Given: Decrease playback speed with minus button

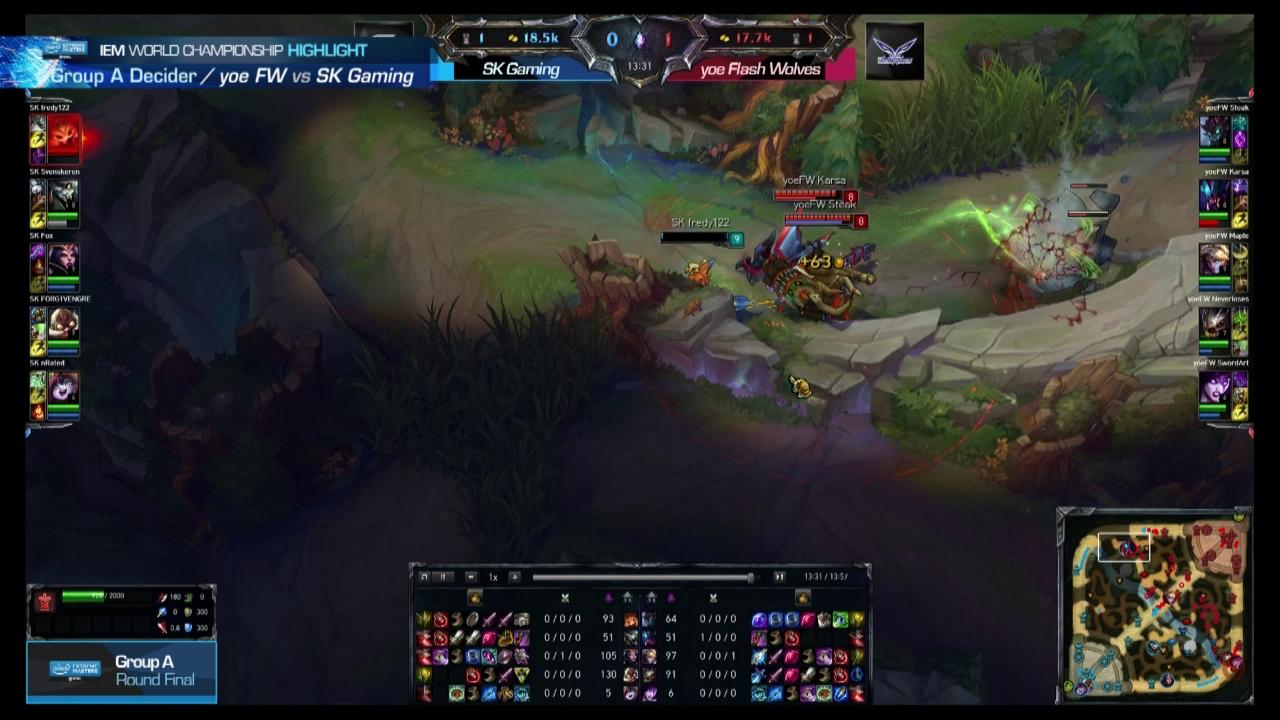Looking at the screenshot, I should pyautogui.click(x=469, y=578).
